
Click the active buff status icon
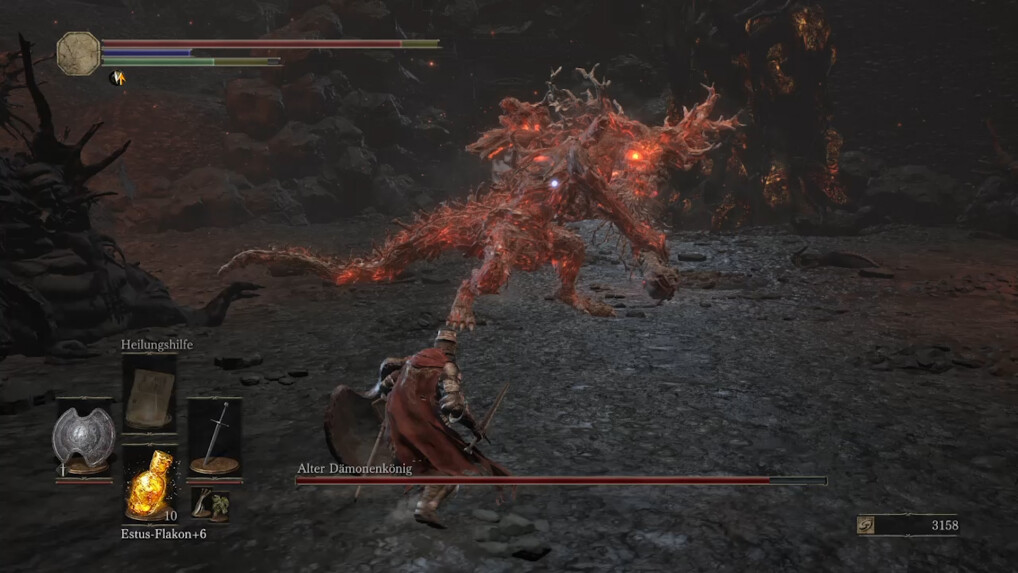click(x=117, y=77)
